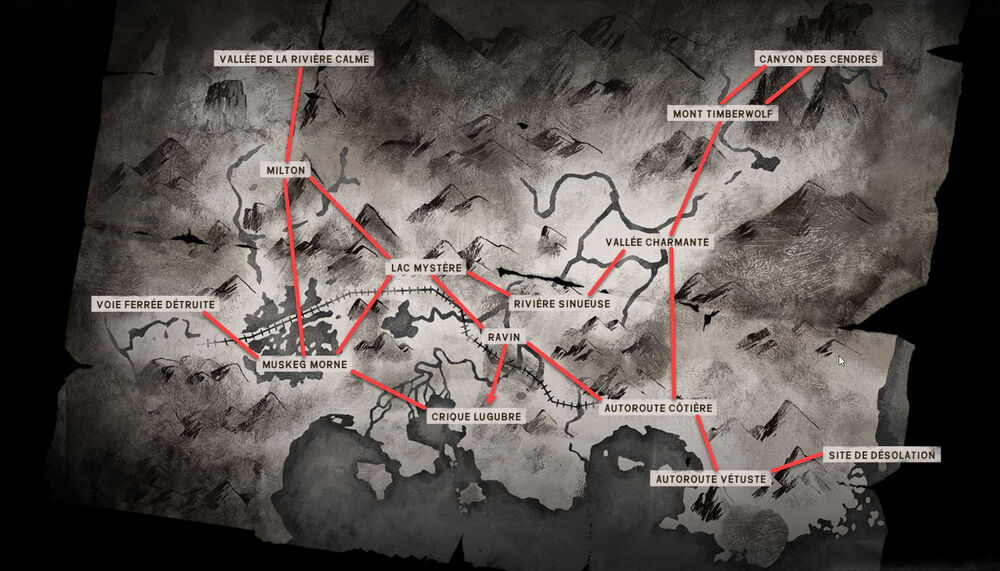Click the Vallée Charmante region label
This screenshot has width=1000, height=571.
tap(658, 243)
